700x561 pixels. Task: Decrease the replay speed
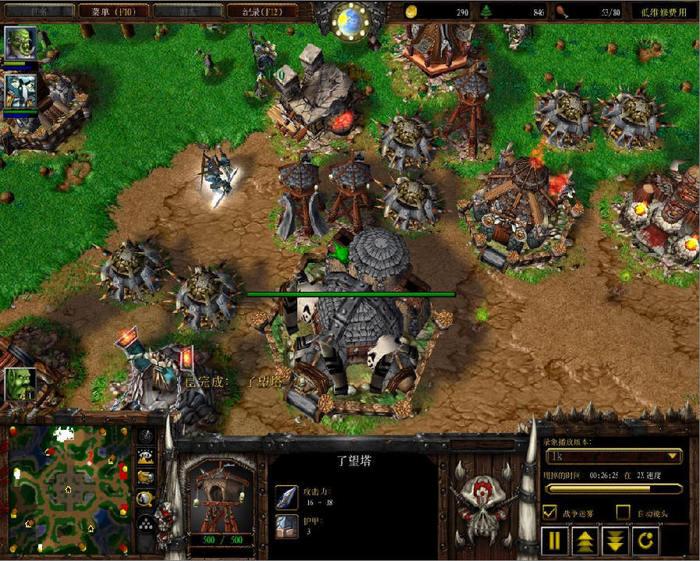[614, 541]
